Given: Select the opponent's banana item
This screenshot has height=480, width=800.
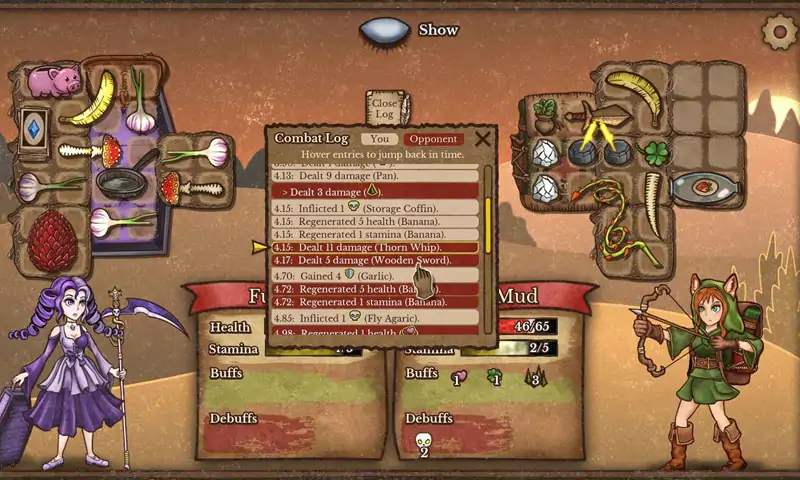Looking at the screenshot, I should click(x=634, y=91).
